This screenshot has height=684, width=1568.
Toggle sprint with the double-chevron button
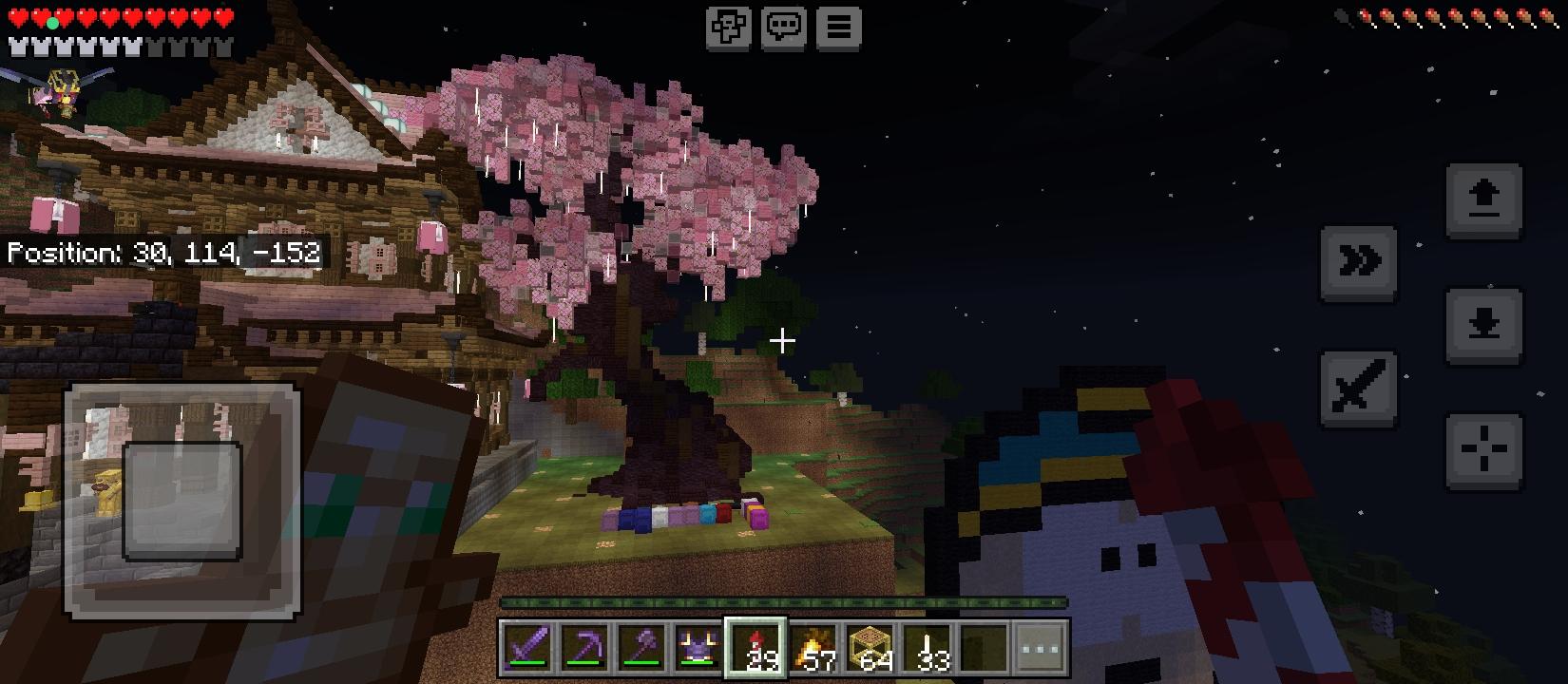[x=1359, y=262]
